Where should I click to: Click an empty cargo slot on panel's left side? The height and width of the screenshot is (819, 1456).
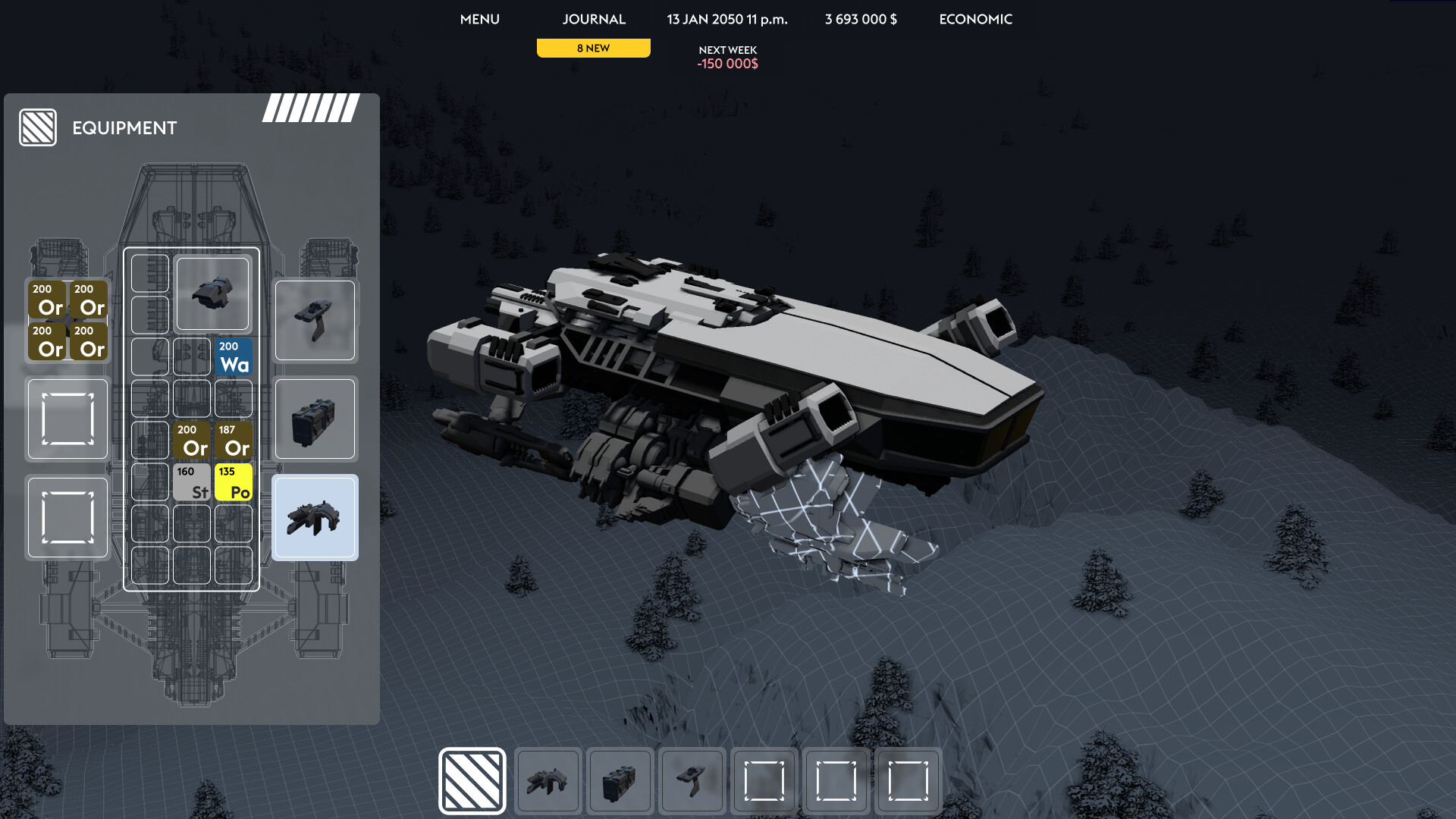[x=67, y=419]
